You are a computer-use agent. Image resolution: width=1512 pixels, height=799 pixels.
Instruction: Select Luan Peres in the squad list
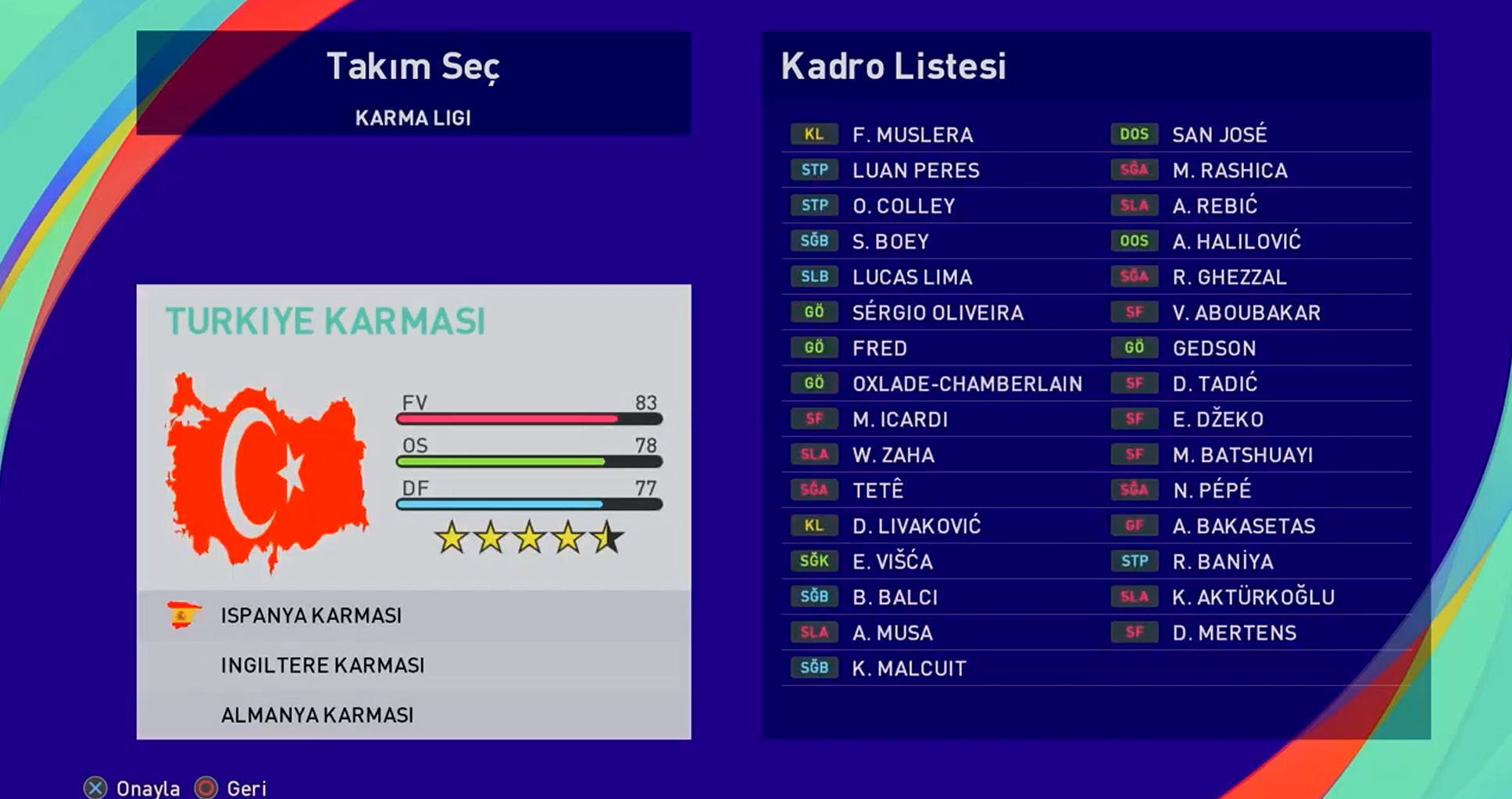915,170
